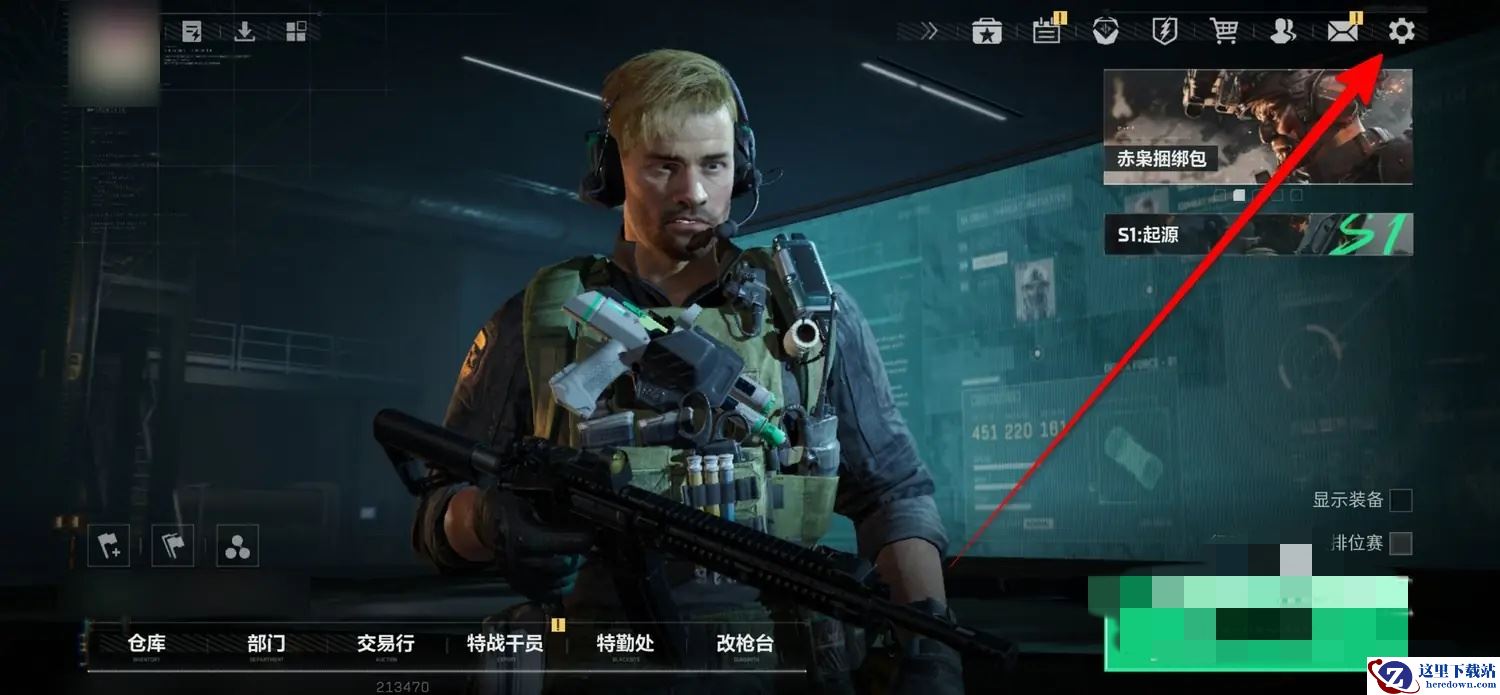Open the friends list icon

tap(1283, 32)
